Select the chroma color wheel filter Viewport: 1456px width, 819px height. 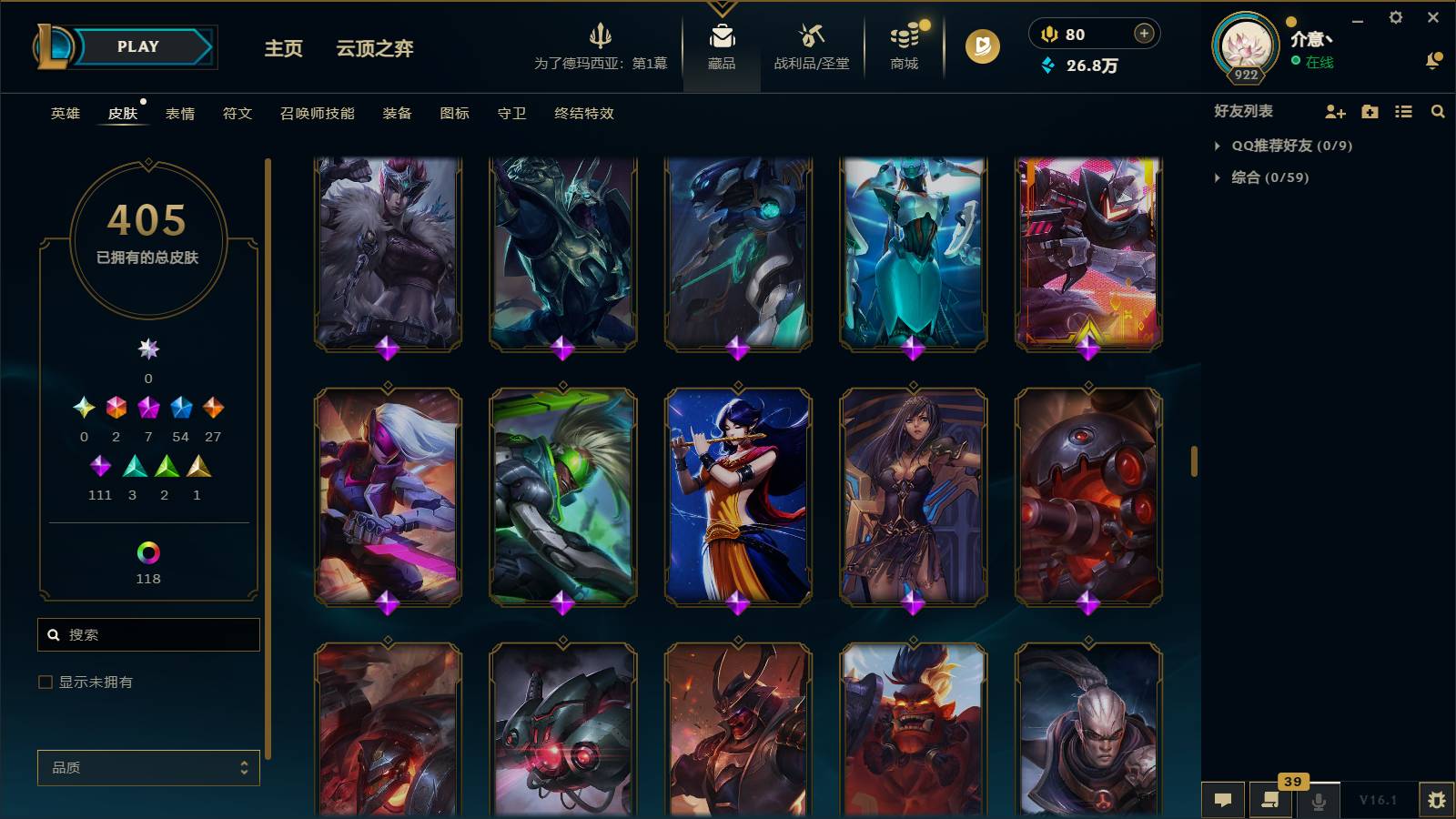click(x=147, y=551)
